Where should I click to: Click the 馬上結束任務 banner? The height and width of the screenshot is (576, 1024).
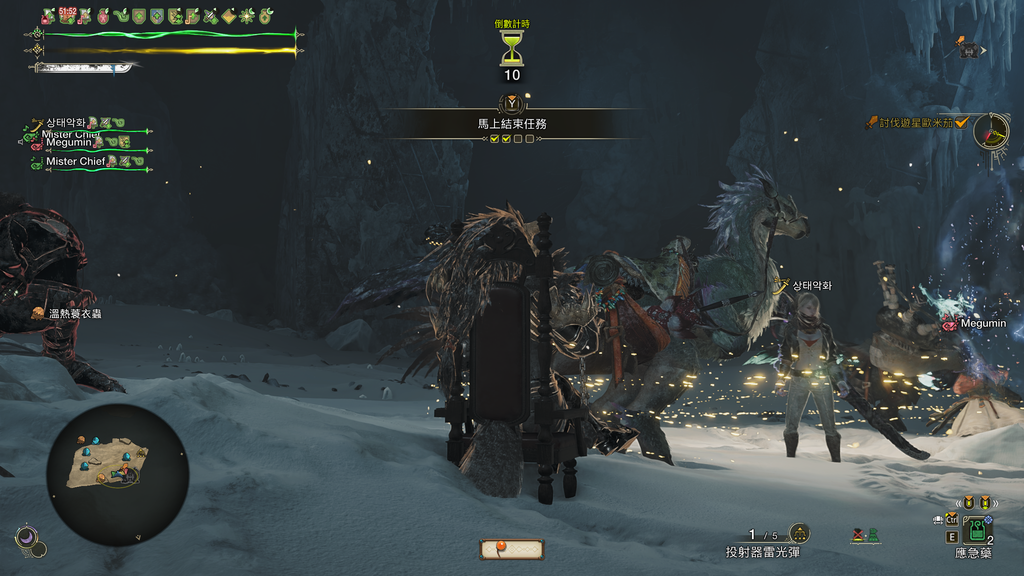coord(512,124)
